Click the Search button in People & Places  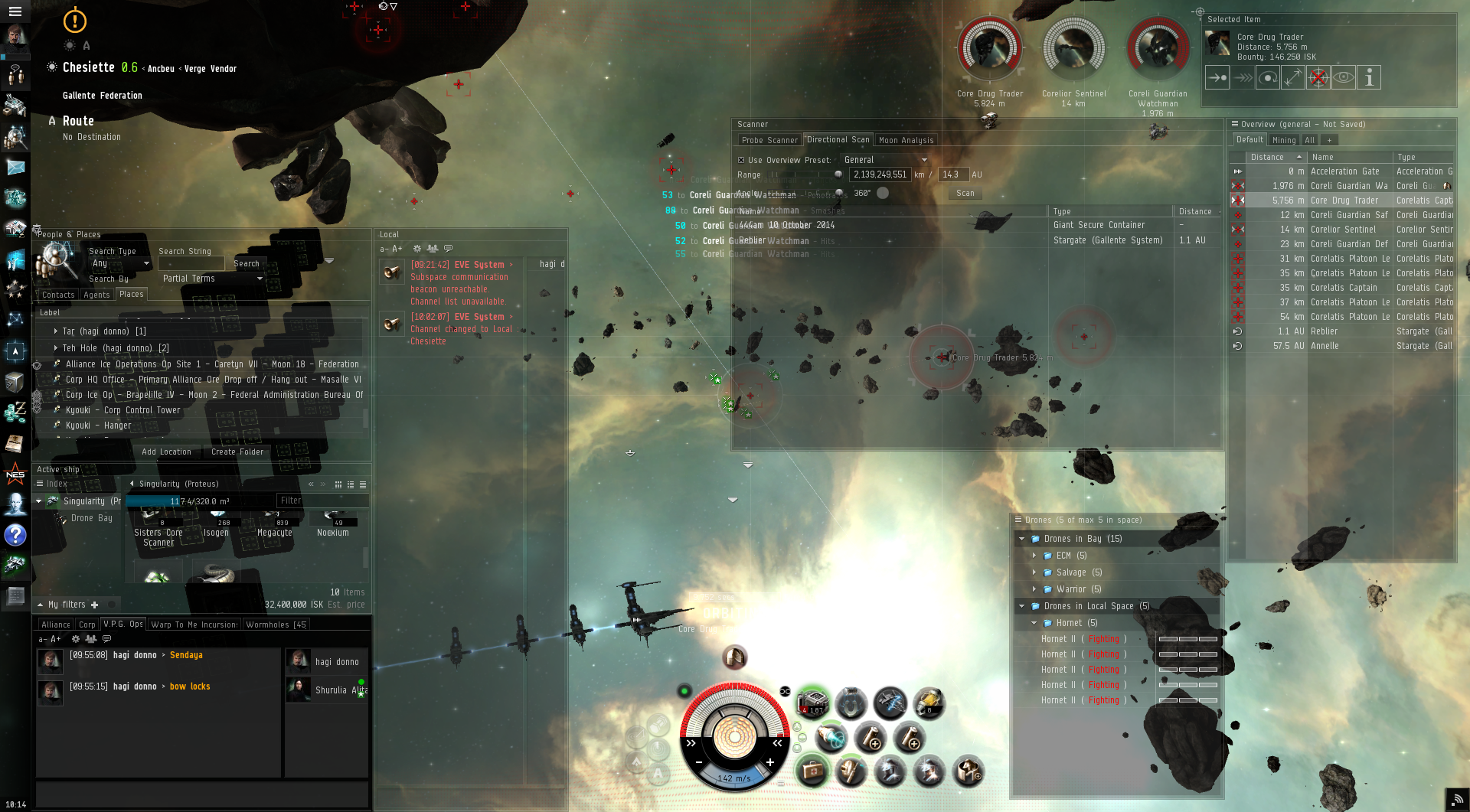tap(247, 263)
